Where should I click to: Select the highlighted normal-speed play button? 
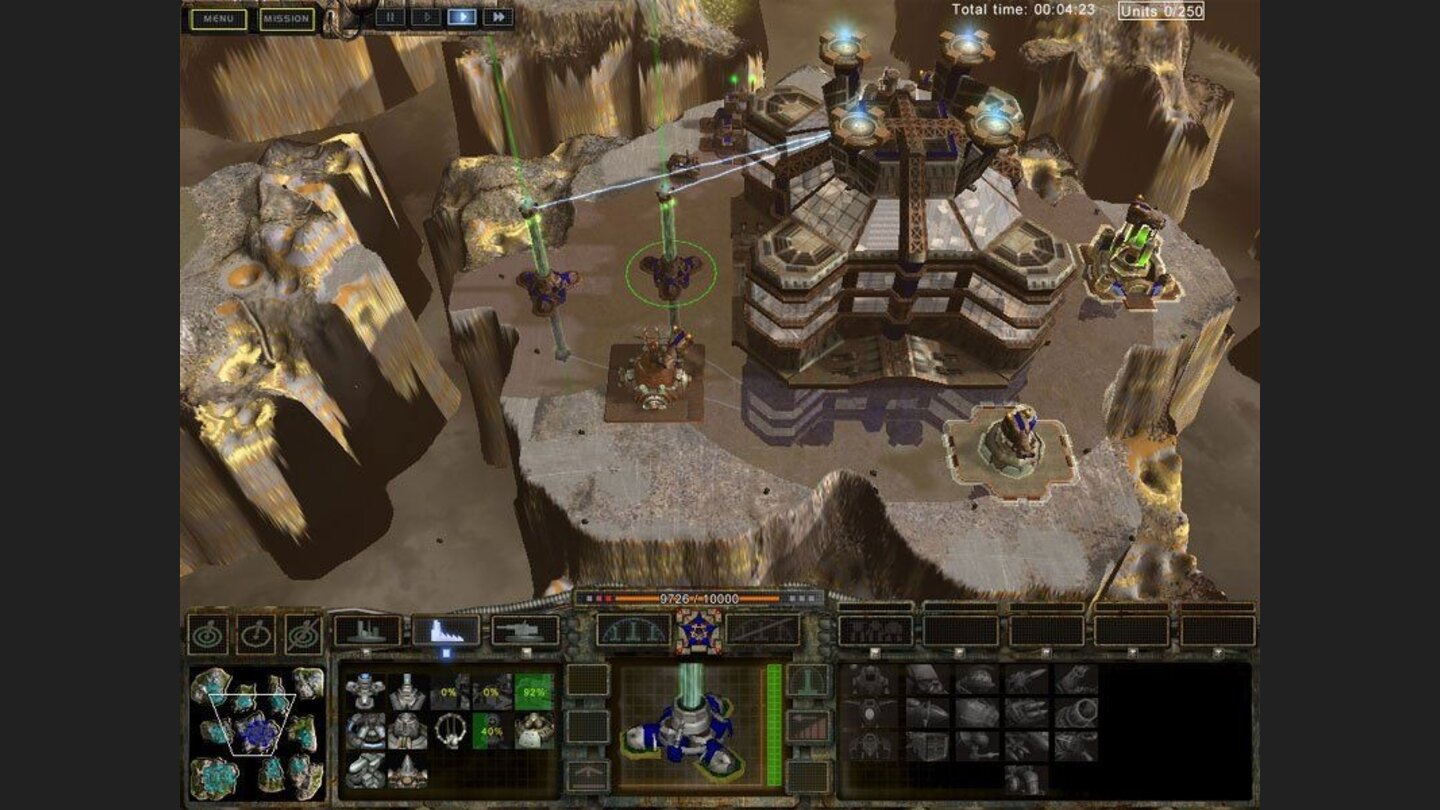461,17
